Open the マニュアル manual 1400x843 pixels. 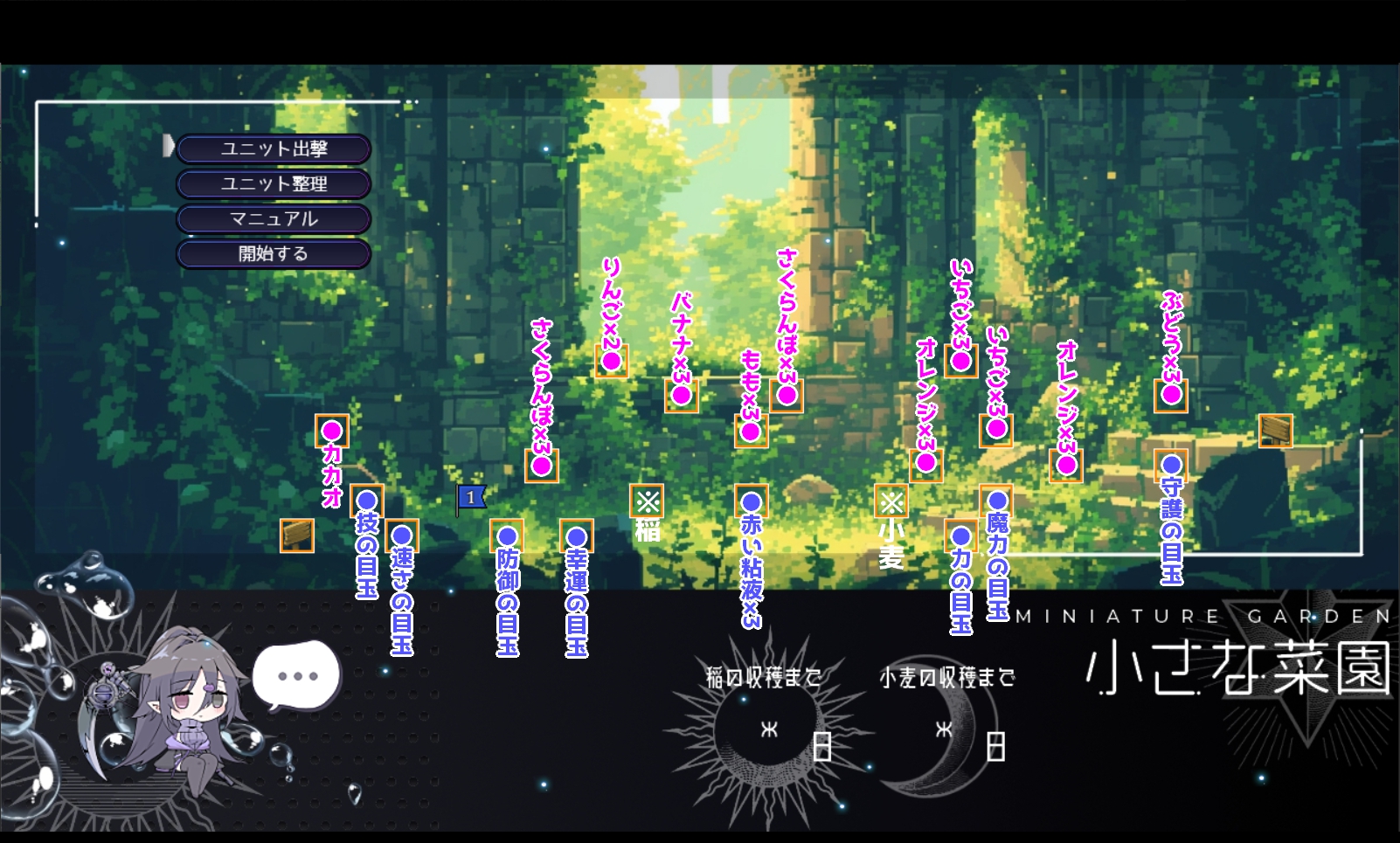[274, 219]
